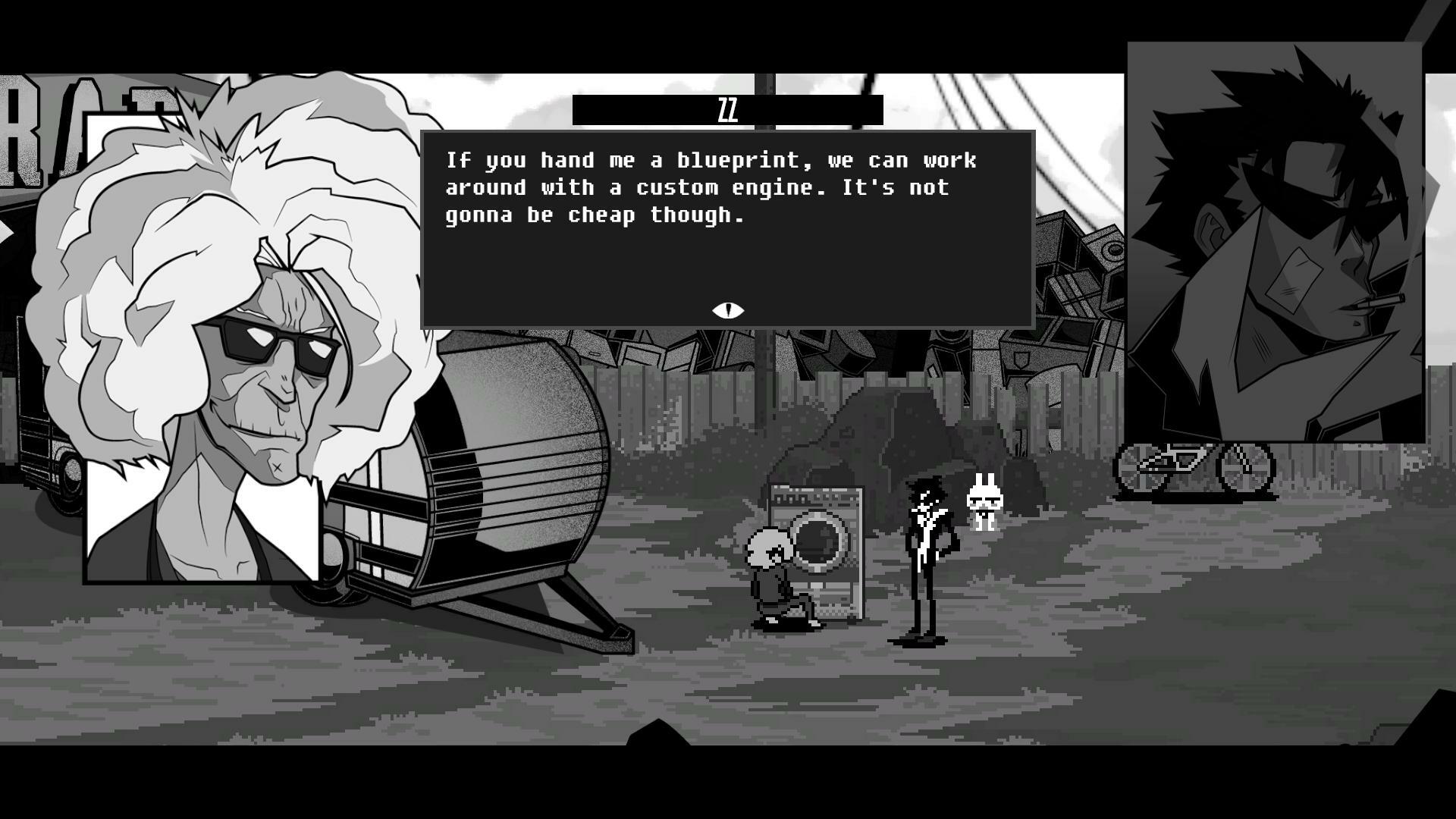Open the ZZ nameplate banner above the dialogue

coord(727,108)
